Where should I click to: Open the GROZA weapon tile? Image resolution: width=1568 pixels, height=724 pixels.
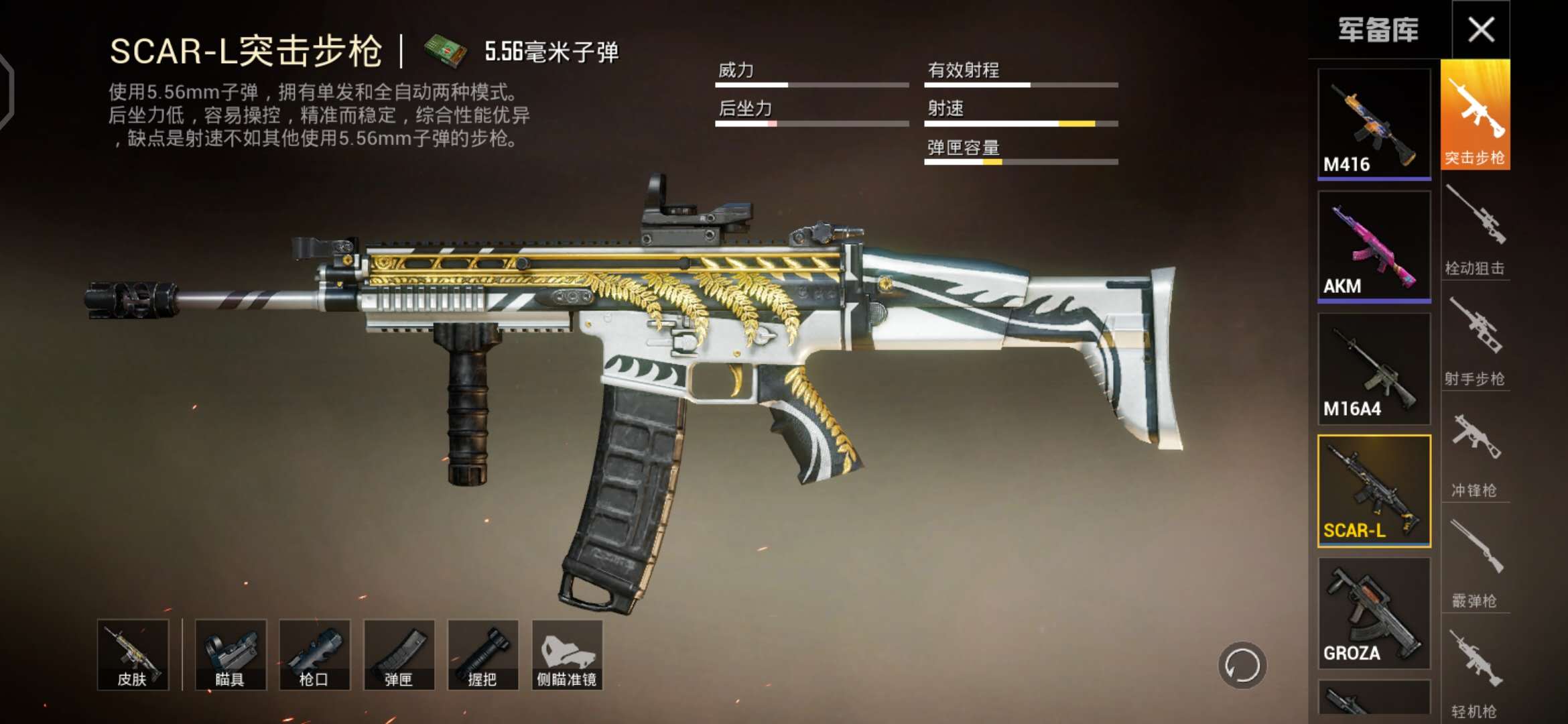coord(1374,613)
